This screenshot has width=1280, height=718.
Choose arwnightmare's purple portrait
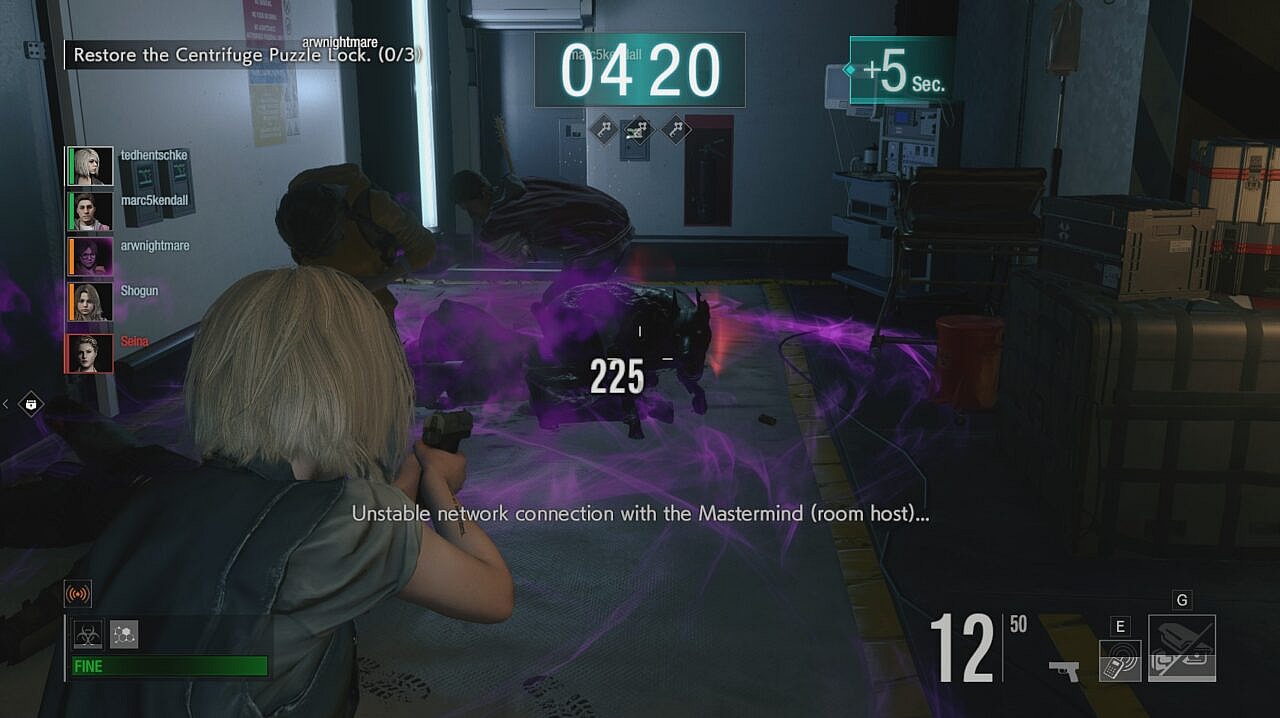click(x=89, y=256)
